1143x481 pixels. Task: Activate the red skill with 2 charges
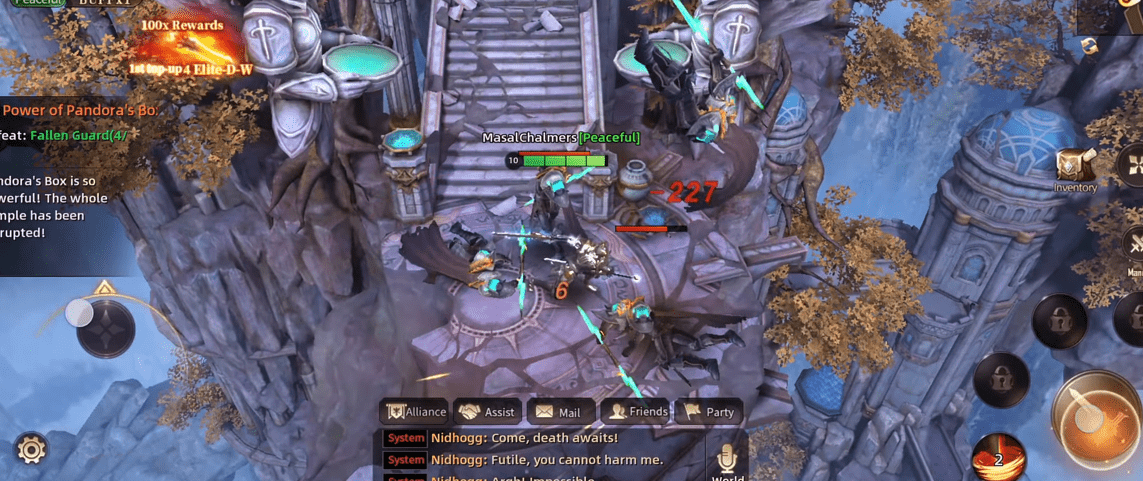(997, 456)
